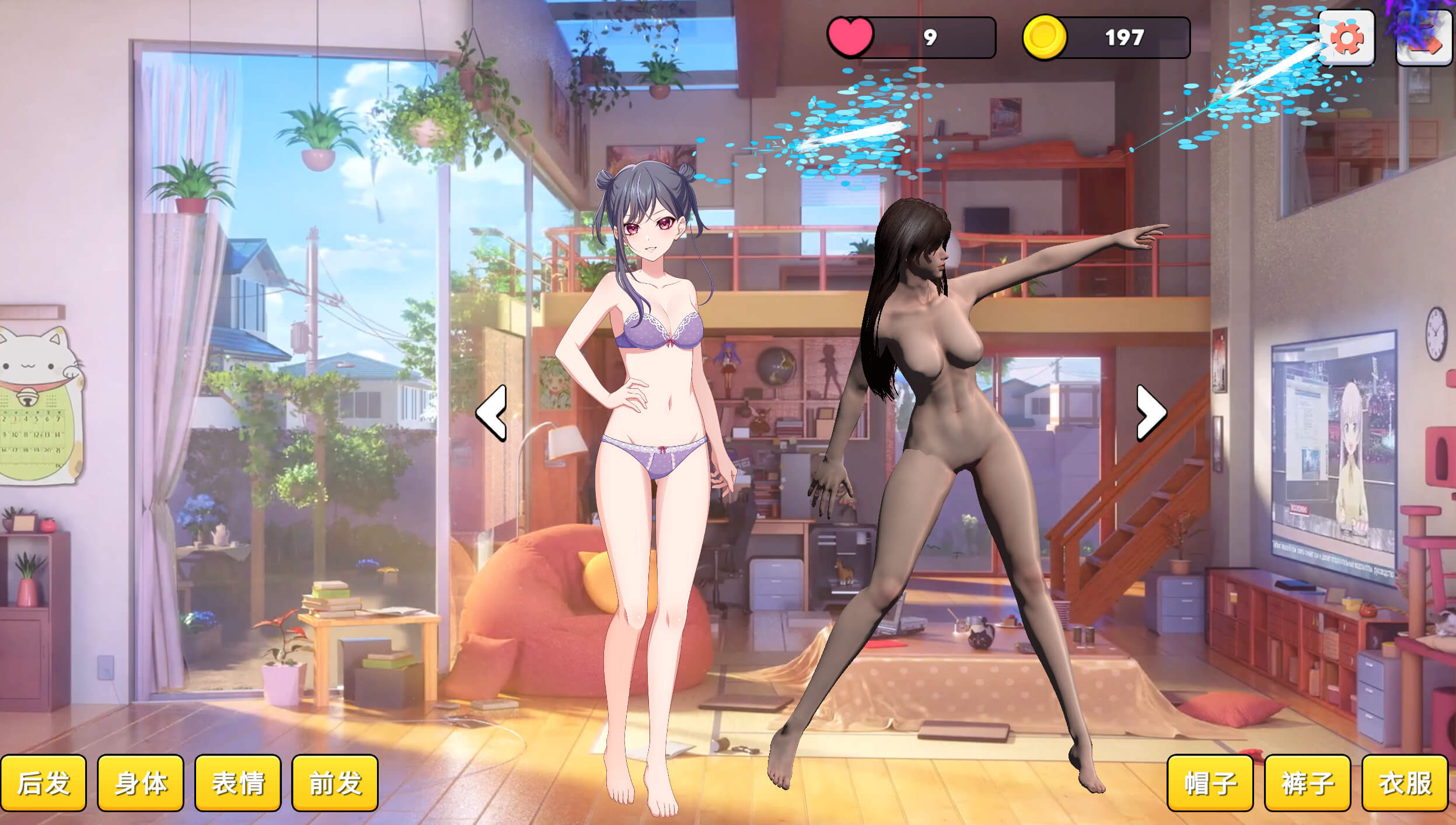Click the left arrow to go to previous
Screen dimensions: 1456x825
click(491, 413)
